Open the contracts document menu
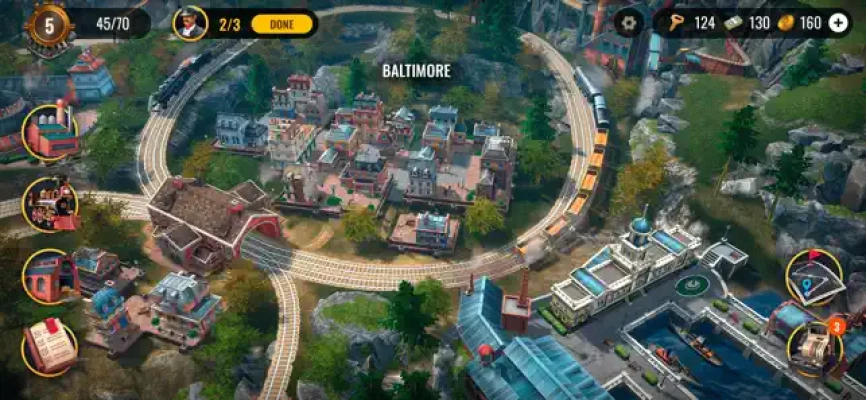This screenshot has height=400, width=866. point(50,347)
